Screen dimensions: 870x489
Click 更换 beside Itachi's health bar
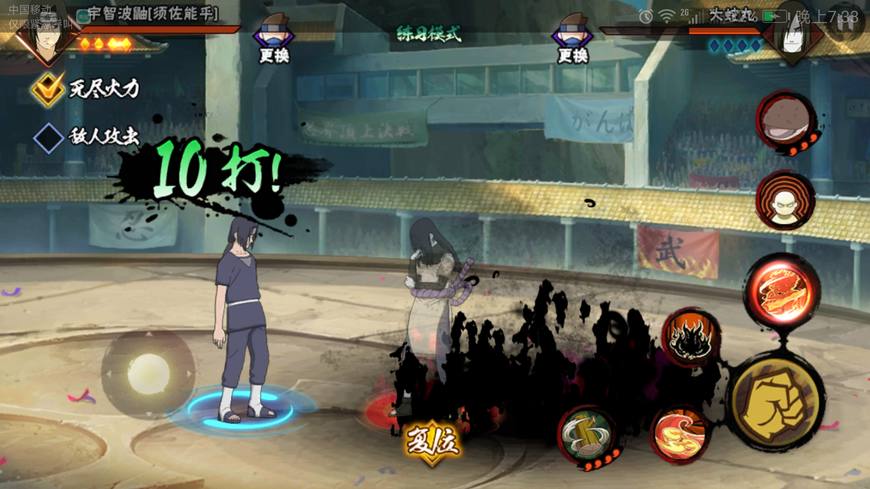(x=273, y=42)
